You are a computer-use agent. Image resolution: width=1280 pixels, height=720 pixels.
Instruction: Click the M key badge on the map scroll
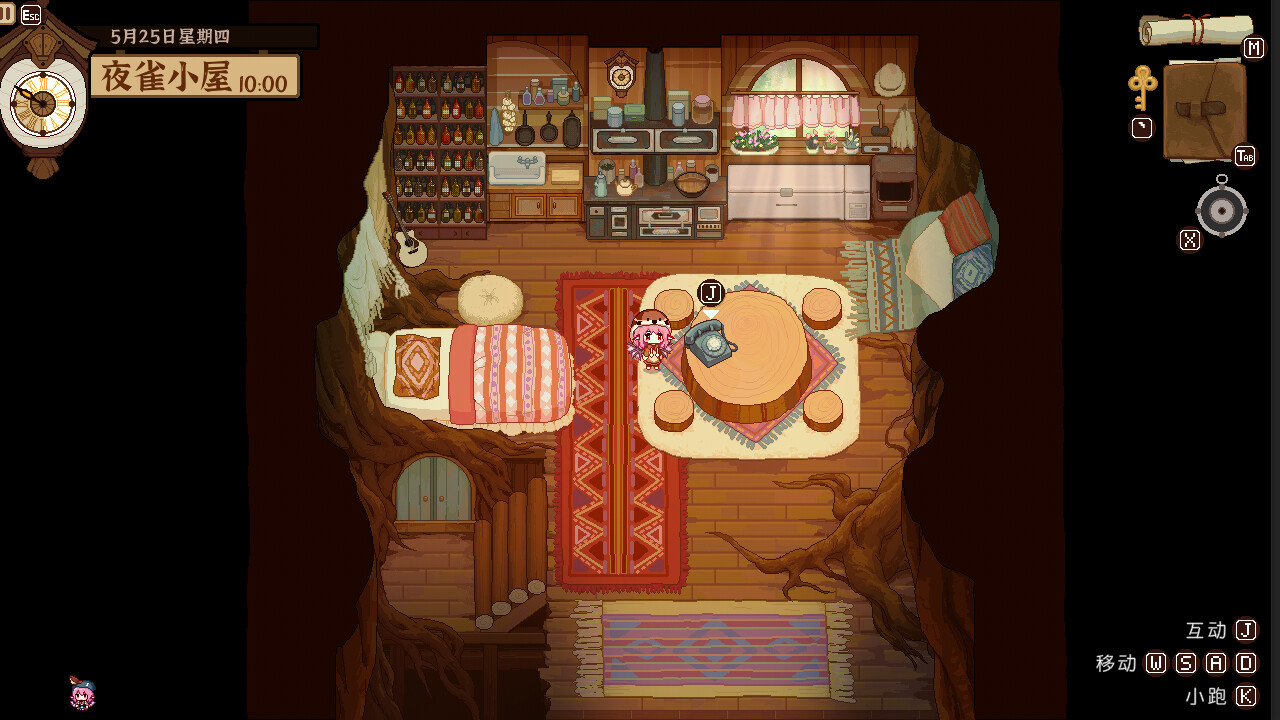pos(1253,48)
